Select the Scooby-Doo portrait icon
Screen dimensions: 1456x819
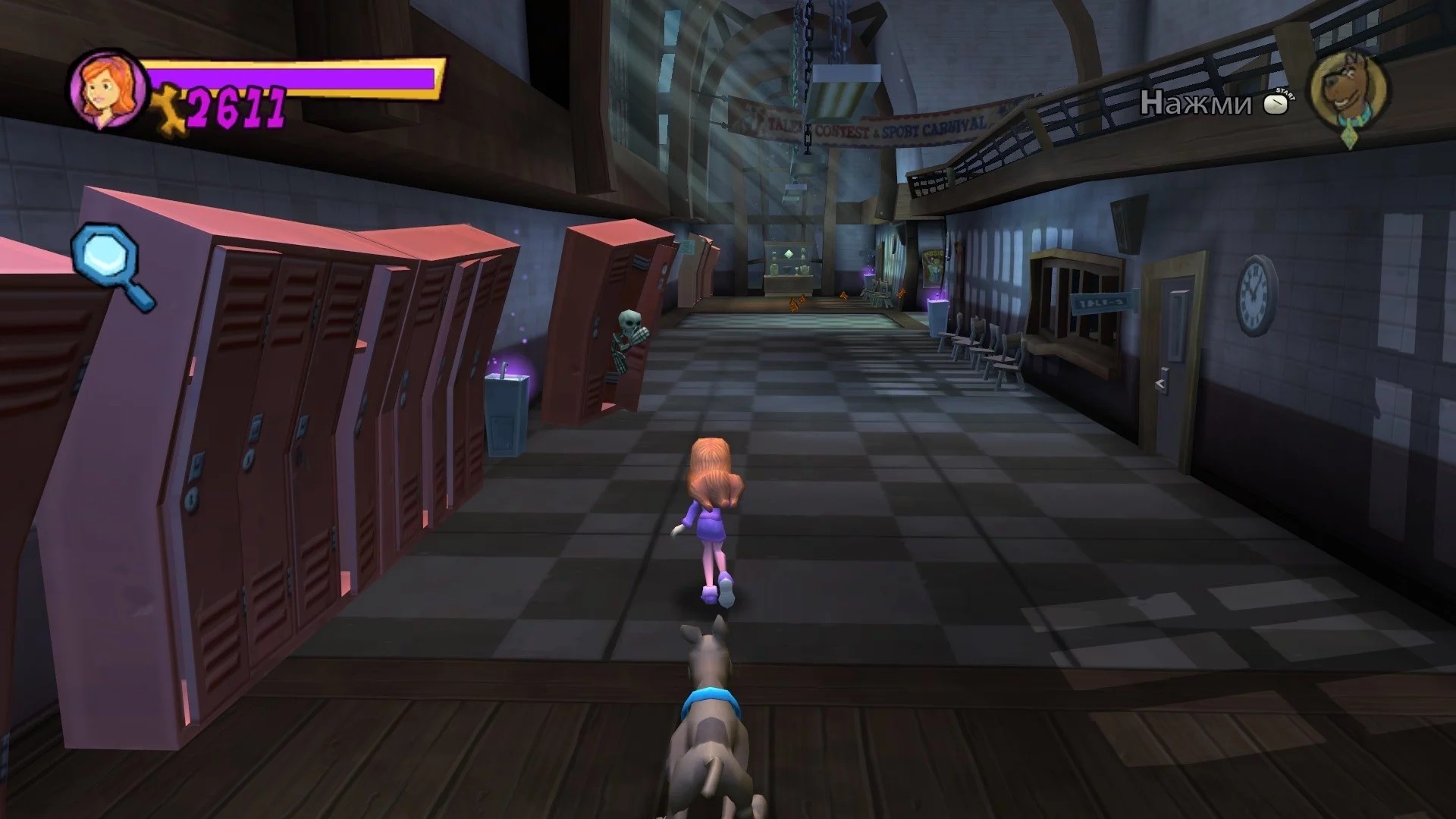click(1347, 92)
